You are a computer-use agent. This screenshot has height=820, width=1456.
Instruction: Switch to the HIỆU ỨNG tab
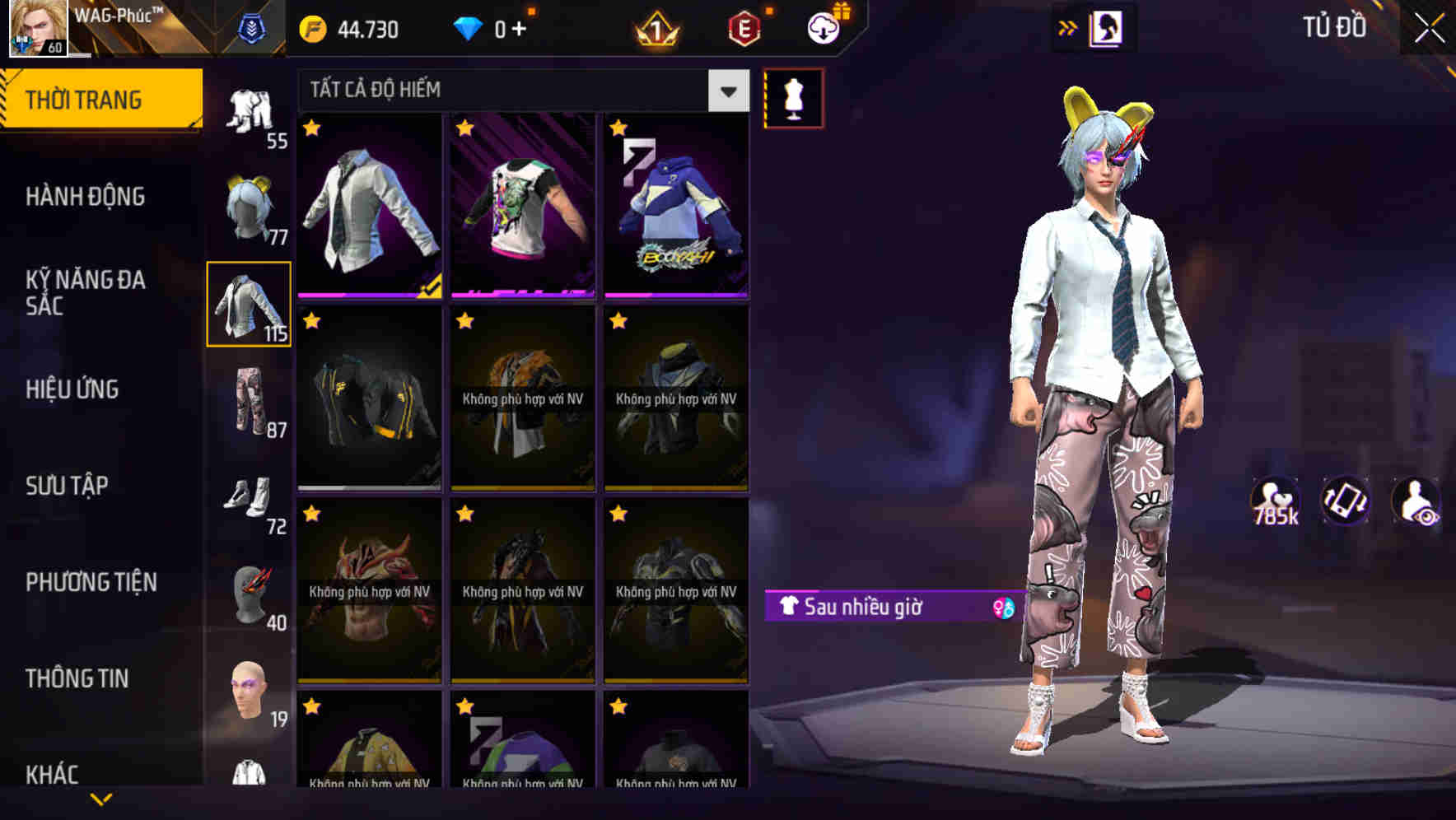(x=74, y=389)
